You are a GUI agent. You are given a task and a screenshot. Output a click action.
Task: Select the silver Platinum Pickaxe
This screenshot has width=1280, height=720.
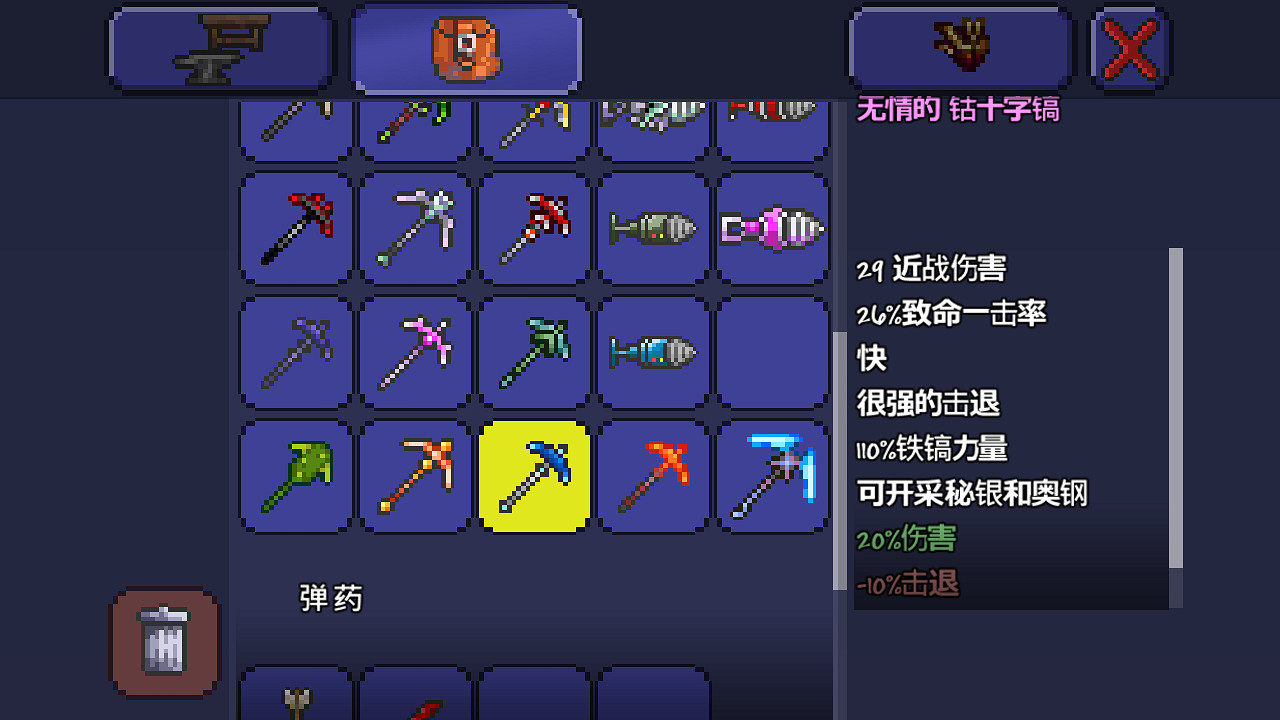[414, 228]
